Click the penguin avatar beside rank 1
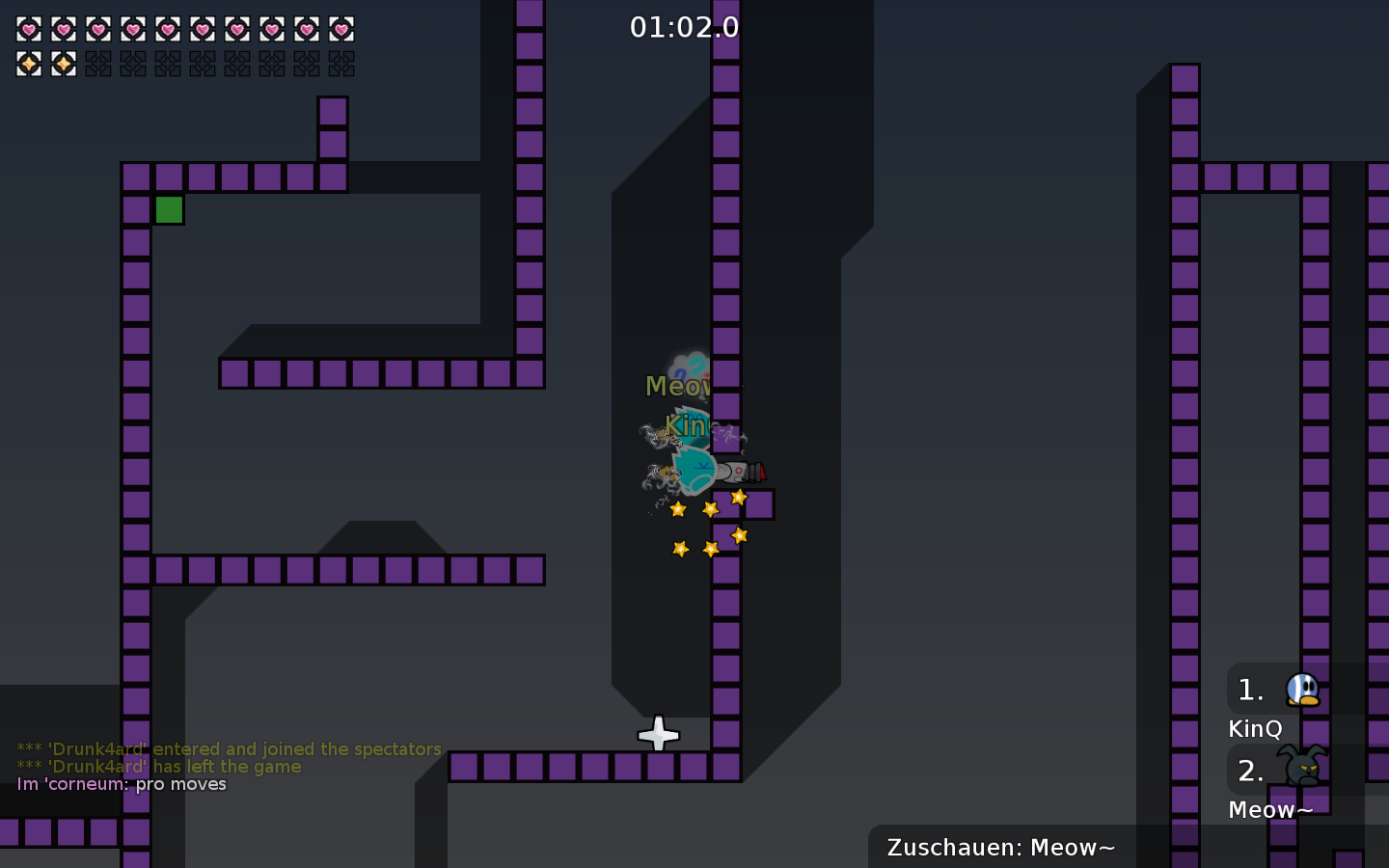 (1302, 689)
